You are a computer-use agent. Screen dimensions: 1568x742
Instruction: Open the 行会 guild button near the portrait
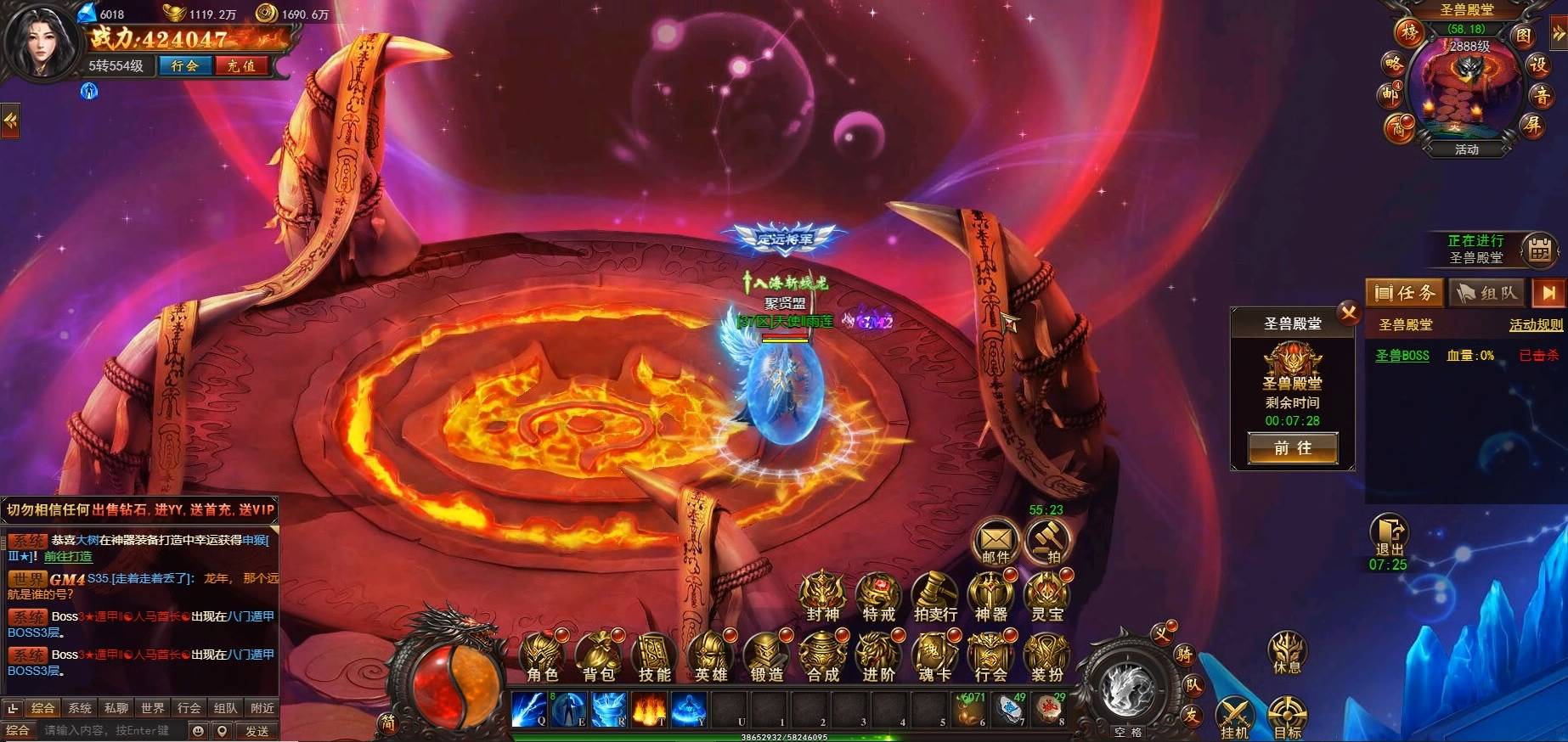184,65
